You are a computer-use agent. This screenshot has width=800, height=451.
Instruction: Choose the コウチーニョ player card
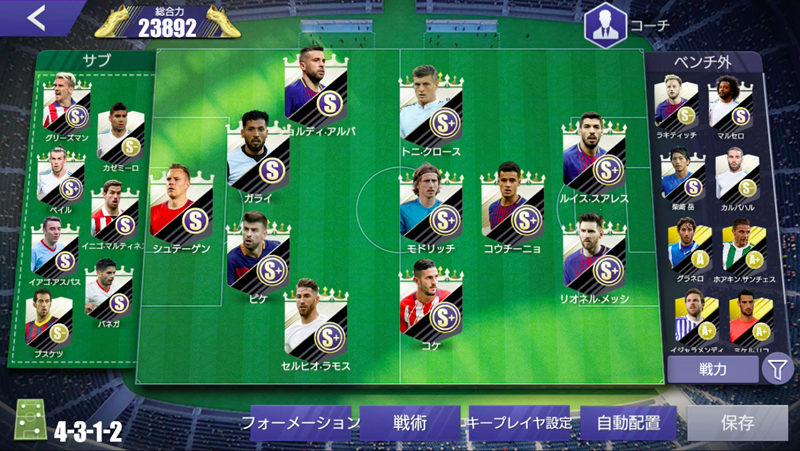pyautogui.click(x=512, y=205)
